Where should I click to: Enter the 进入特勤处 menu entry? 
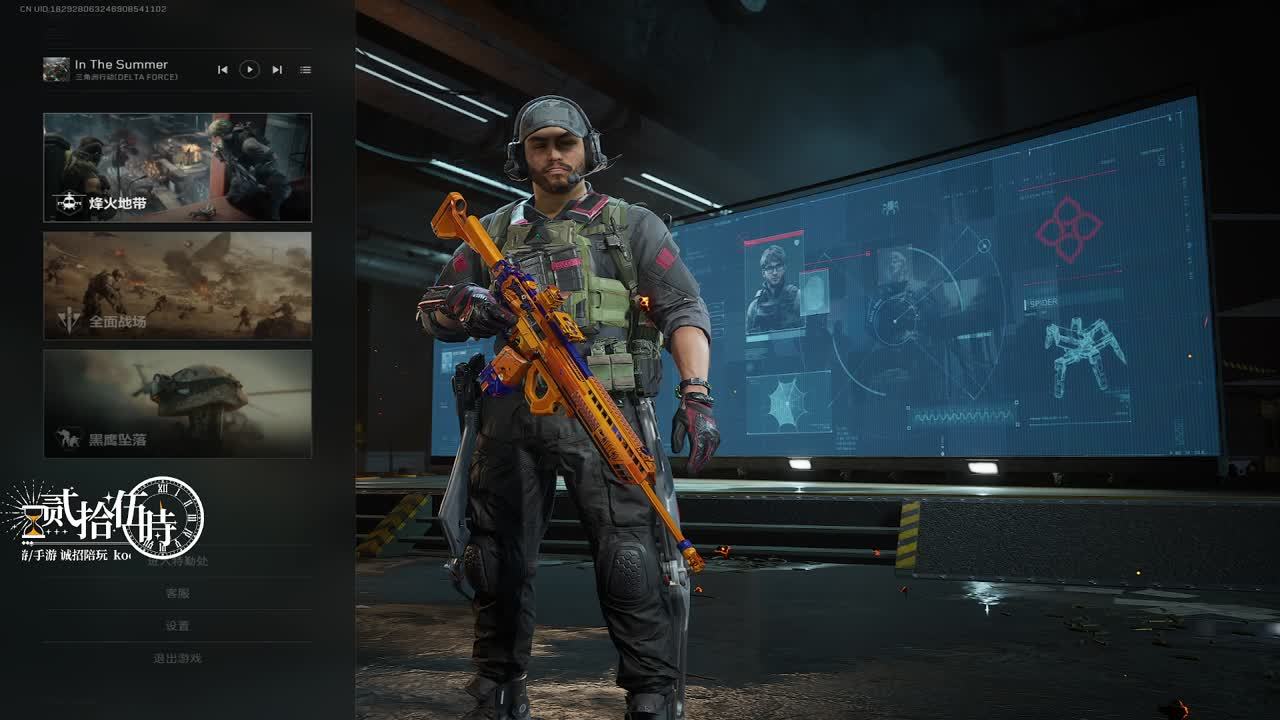pyautogui.click(x=177, y=561)
